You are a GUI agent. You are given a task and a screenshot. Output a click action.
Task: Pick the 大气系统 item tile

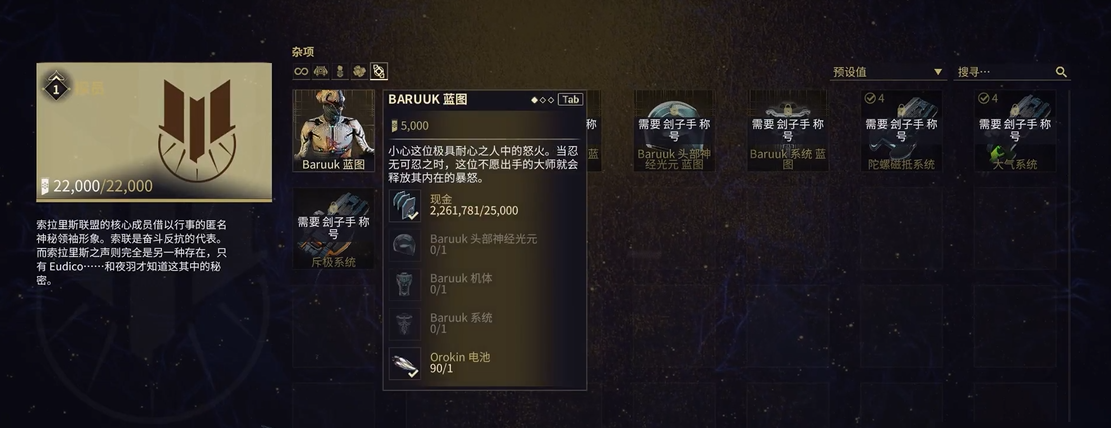[x=1014, y=131]
